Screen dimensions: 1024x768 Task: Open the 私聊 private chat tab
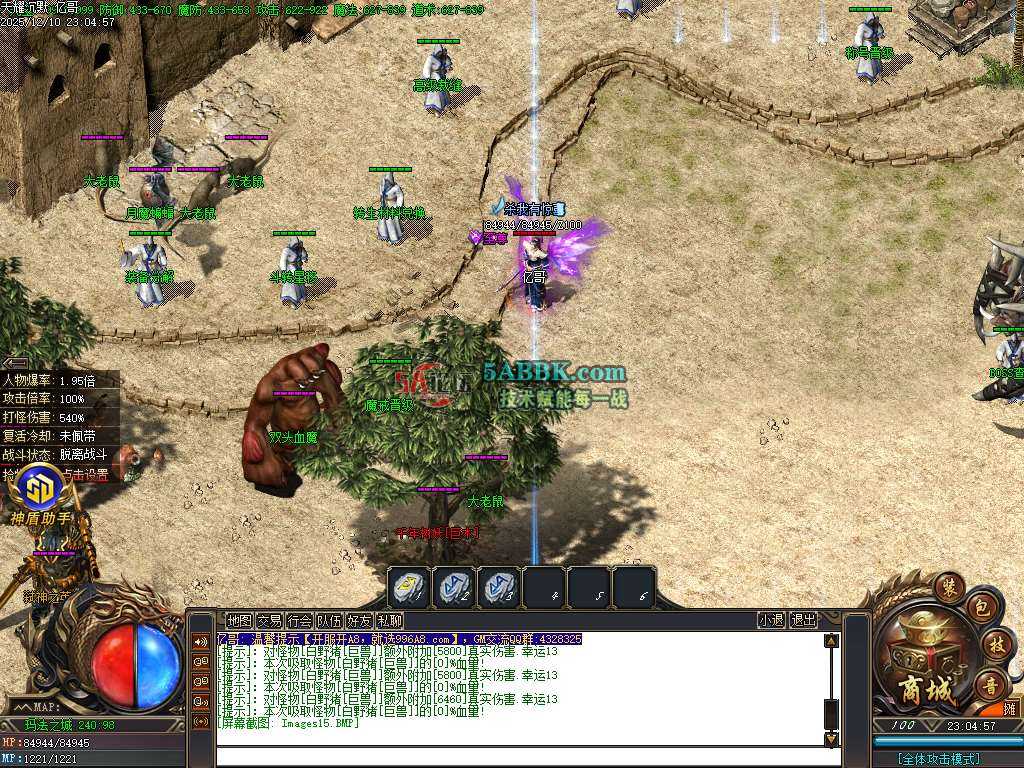coord(389,621)
